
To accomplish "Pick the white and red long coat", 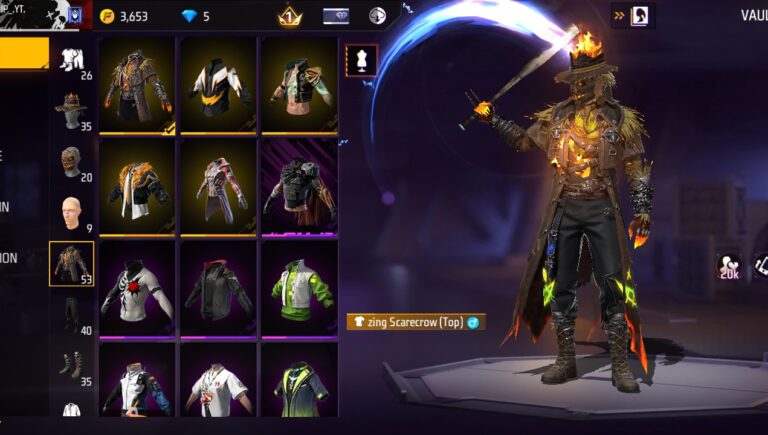I will [x=218, y=186].
